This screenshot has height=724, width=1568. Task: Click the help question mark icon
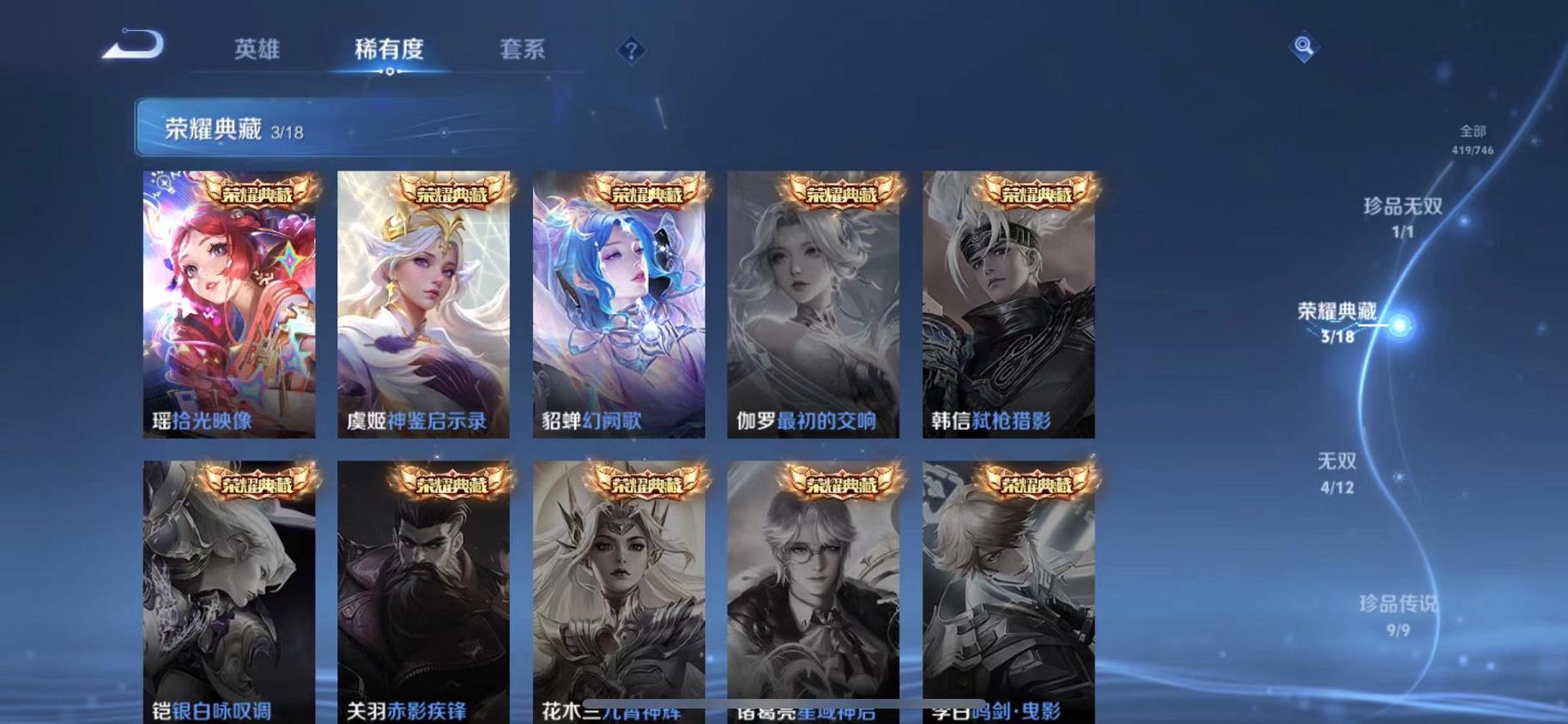click(x=631, y=51)
